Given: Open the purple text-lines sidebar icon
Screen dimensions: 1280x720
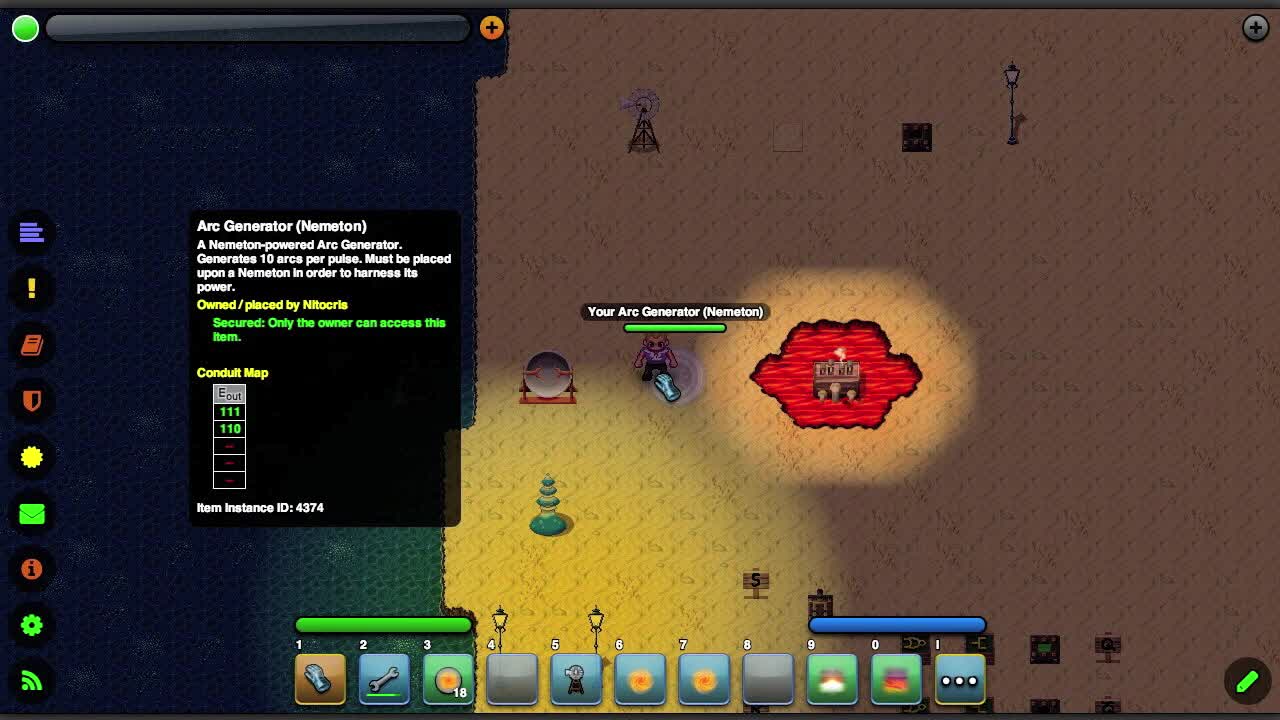Looking at the screenshot, I should click(32, 233).
